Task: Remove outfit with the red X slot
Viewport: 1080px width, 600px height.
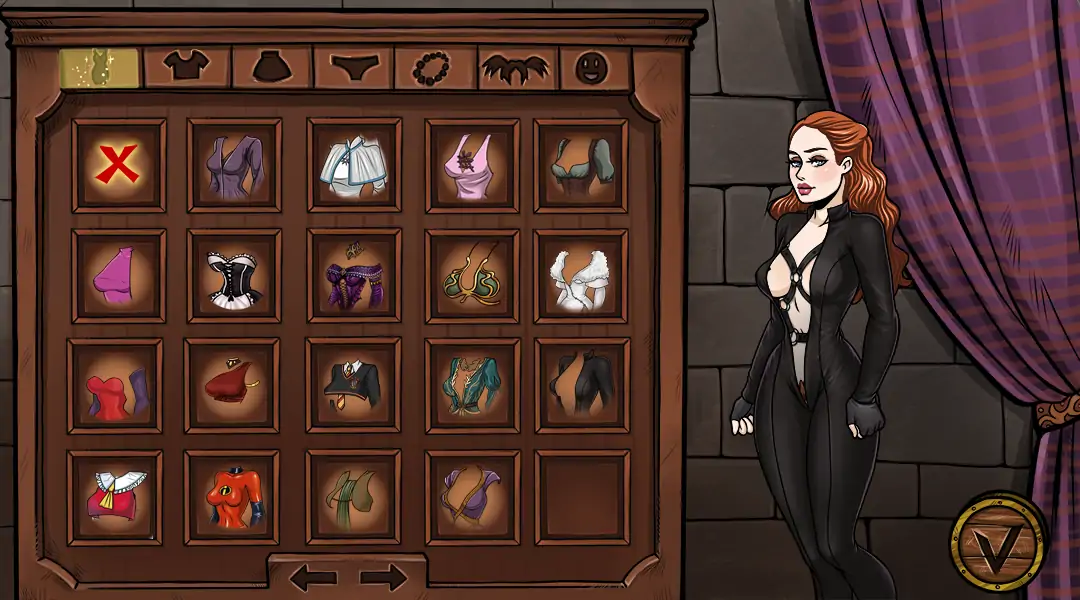Action: click(119, 165)
